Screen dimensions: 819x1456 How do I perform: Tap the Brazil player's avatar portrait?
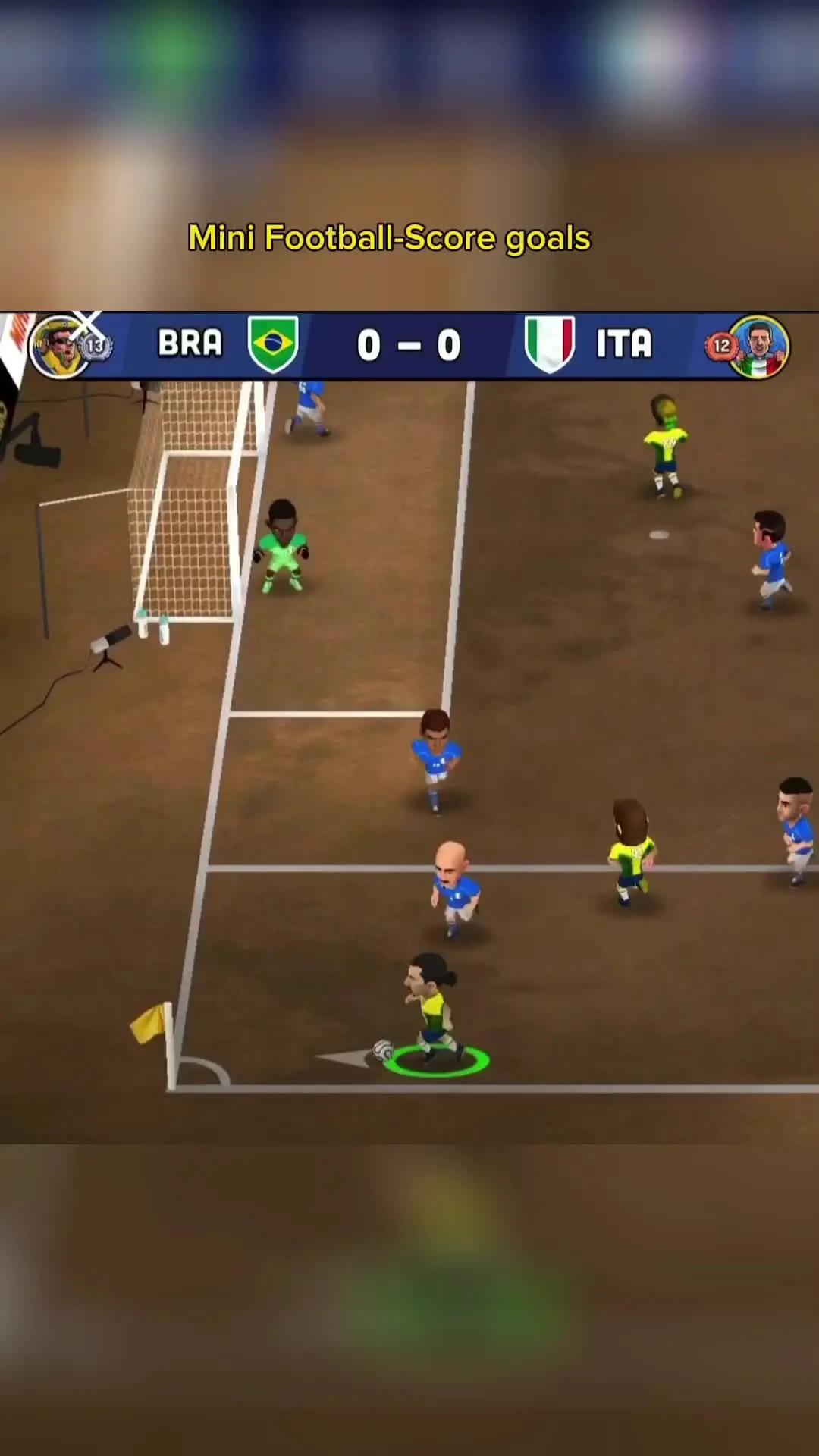[59, 347]
